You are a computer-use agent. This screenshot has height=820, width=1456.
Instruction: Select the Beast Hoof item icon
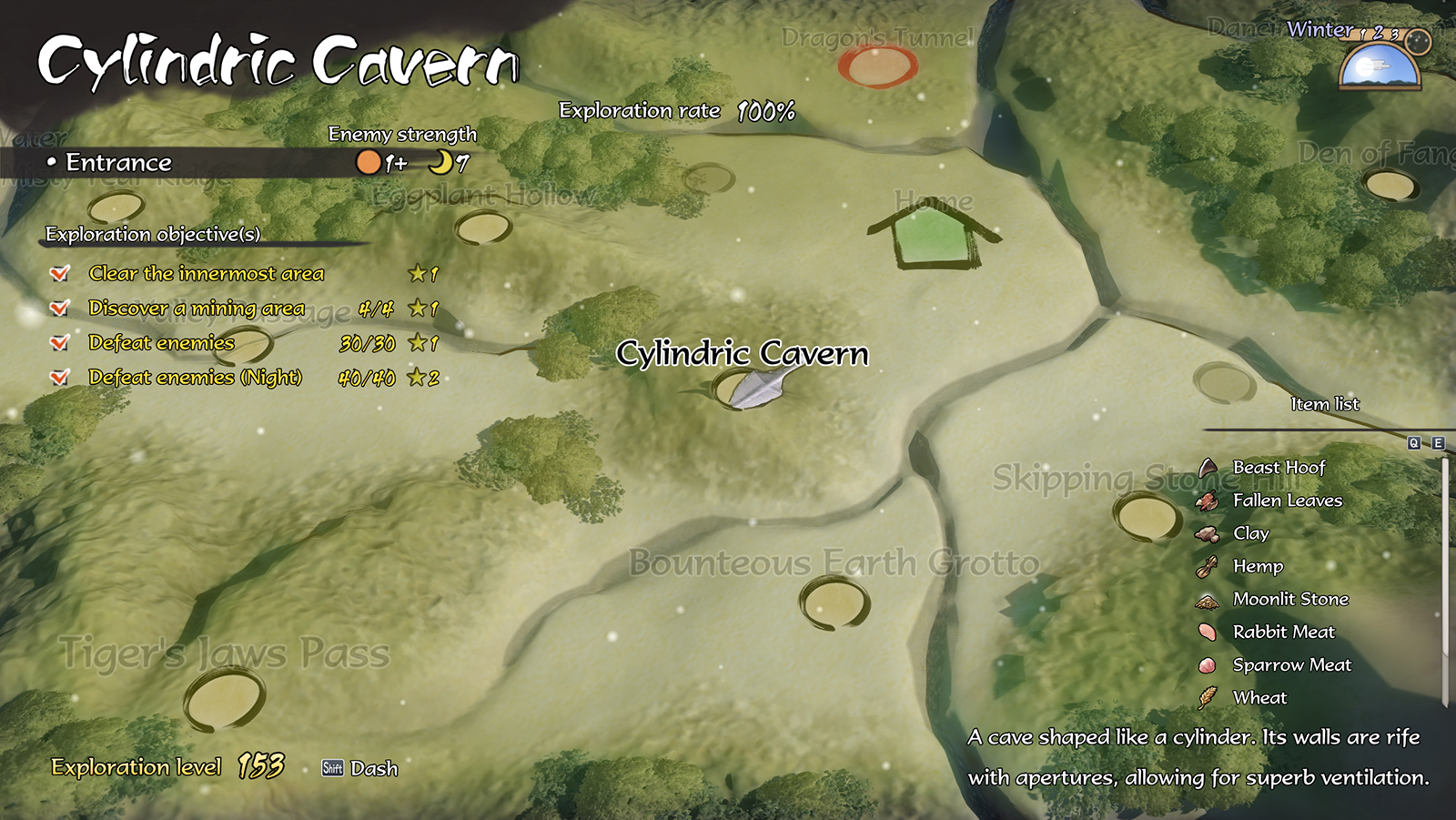[1208, 467]
